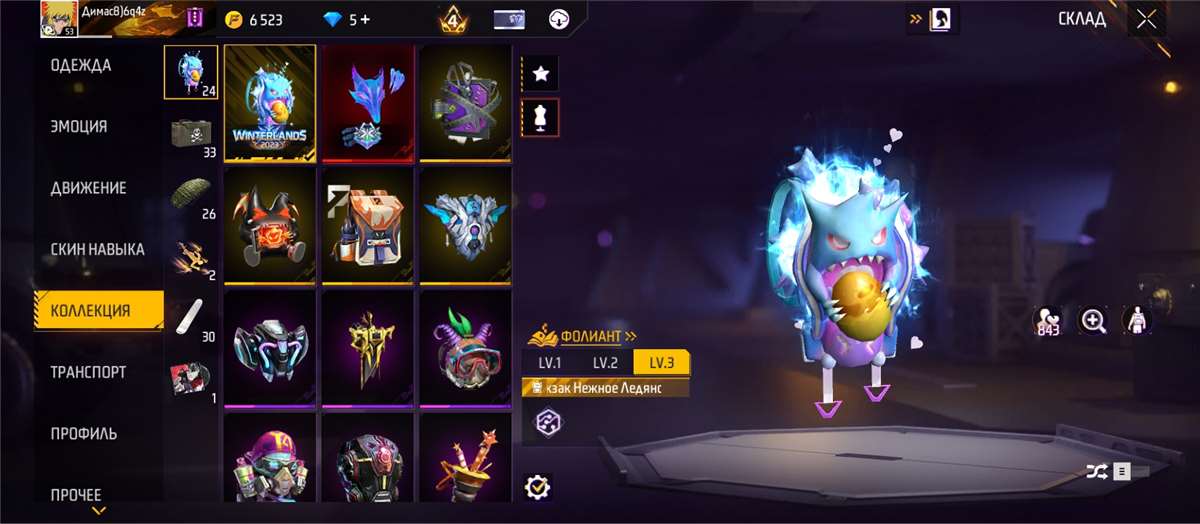Switch to the LV.2 tab
Viewport: 1200px width, 524px height.
pyautogui.click(x=606, y=362)
